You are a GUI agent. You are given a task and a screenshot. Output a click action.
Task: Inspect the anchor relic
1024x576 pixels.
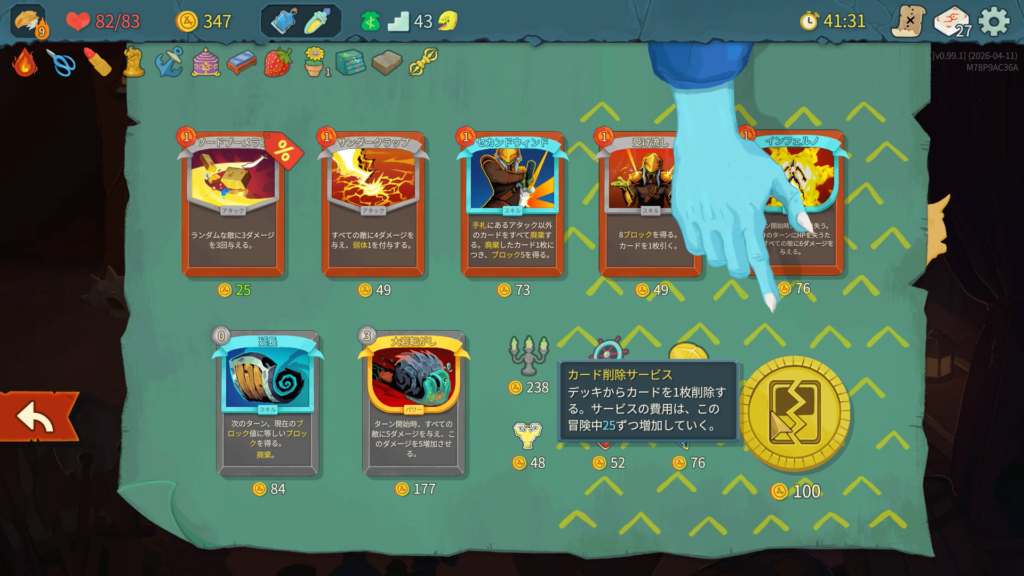(169, 63)
